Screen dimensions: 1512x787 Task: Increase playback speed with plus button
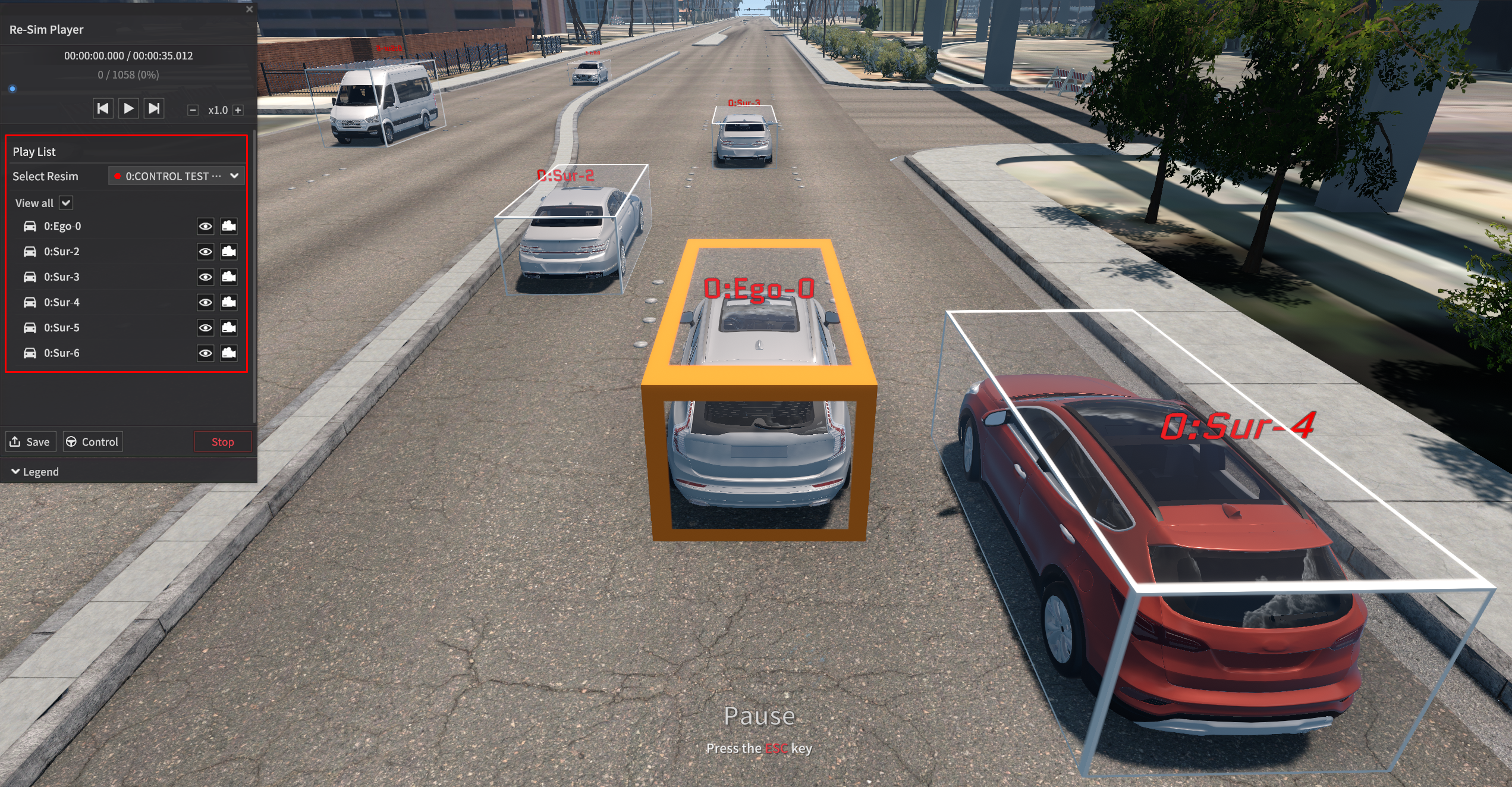tap(238, 110)
